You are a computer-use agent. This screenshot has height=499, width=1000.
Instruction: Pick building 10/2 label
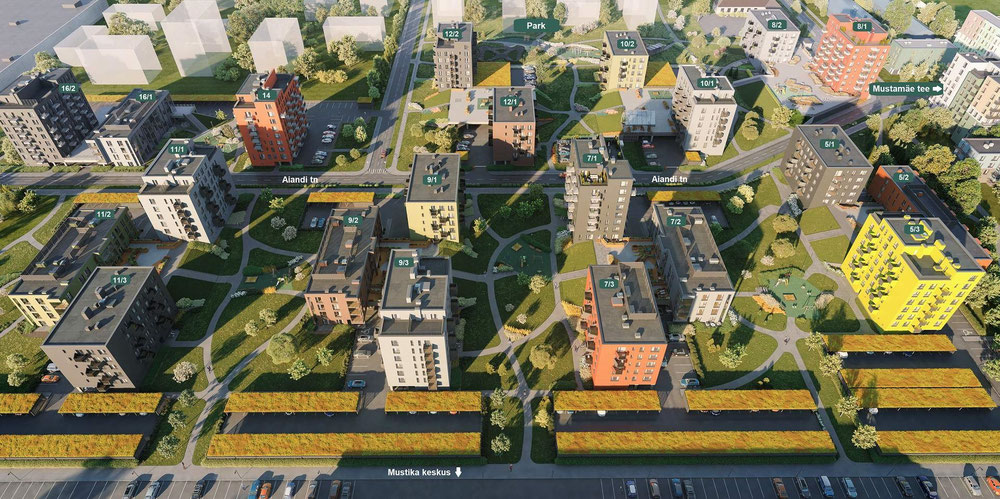[627, 44]
